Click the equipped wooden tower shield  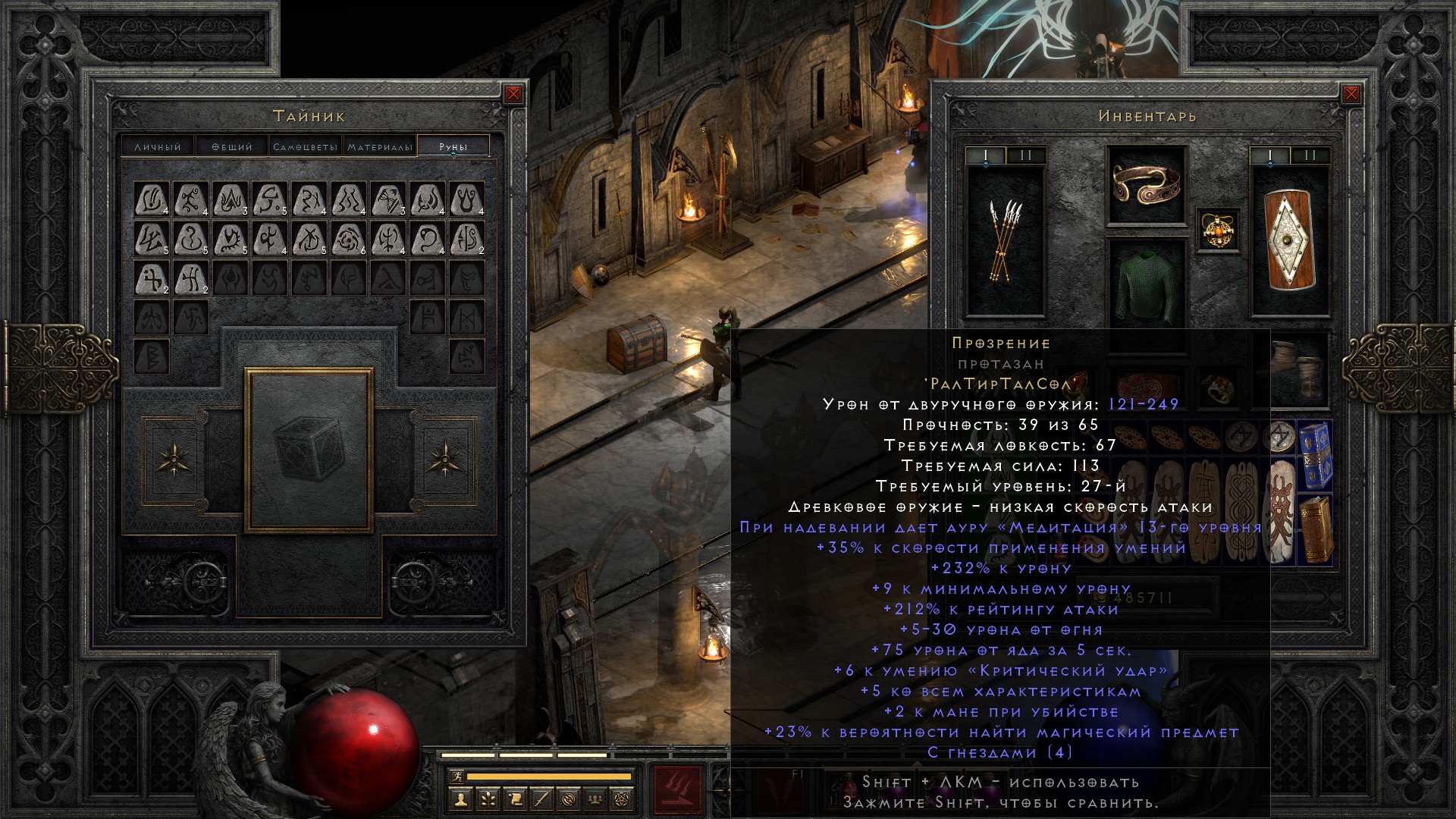click(x=1290, y=239)
